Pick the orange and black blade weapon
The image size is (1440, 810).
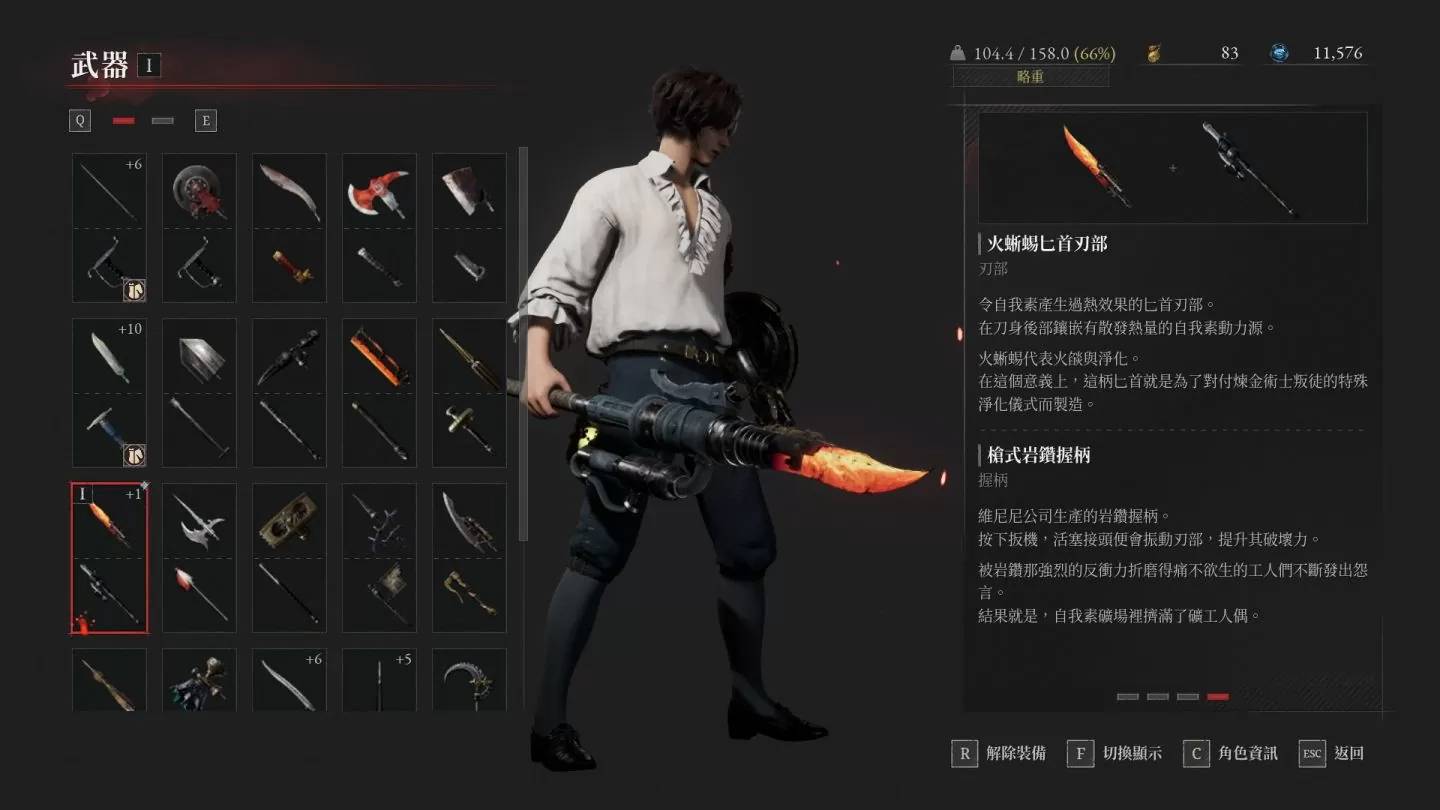379,392
